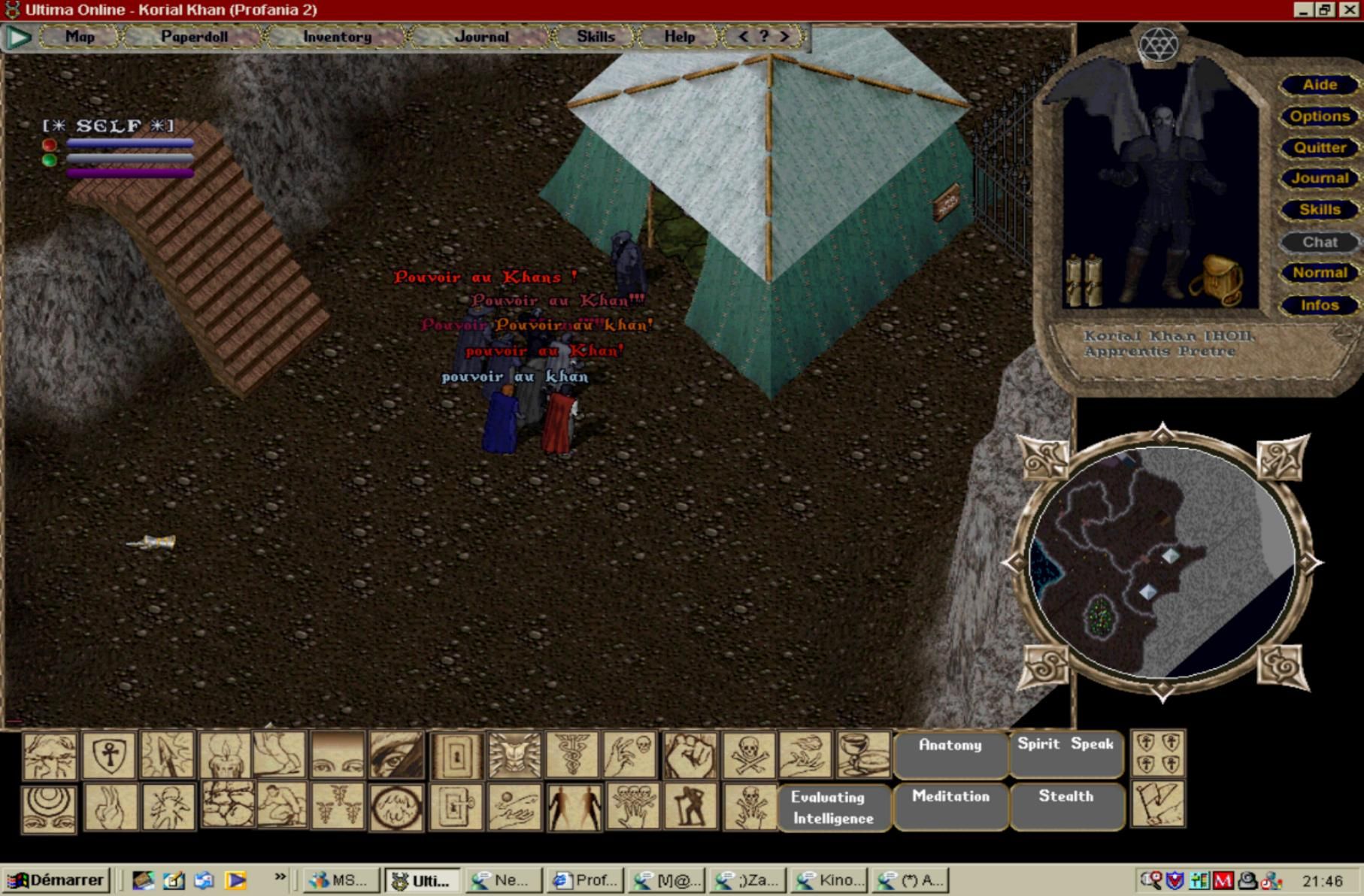
Task: Activate the Spirit Speak skill
Action: 1065,752
